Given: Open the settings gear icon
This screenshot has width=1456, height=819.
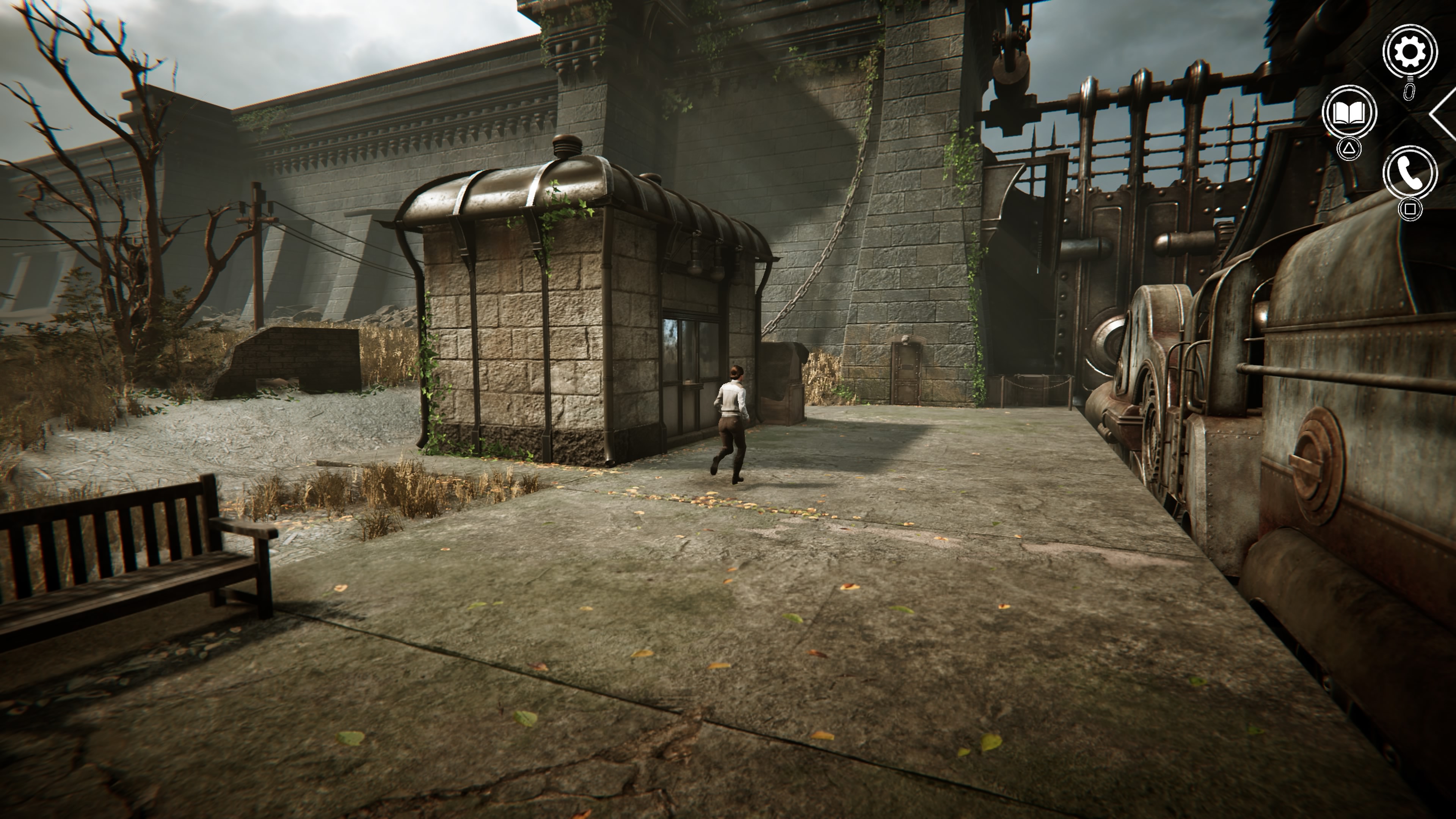Looking at the screenshot, I should point(1410,52).
